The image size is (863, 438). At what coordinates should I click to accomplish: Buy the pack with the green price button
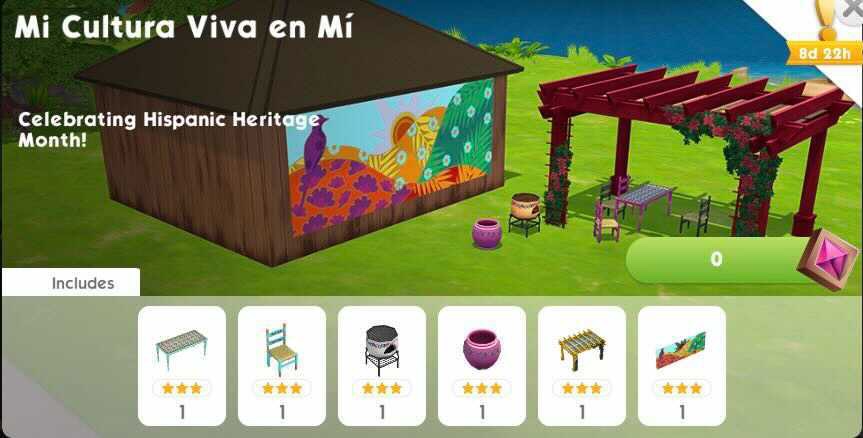coord(716,259)
